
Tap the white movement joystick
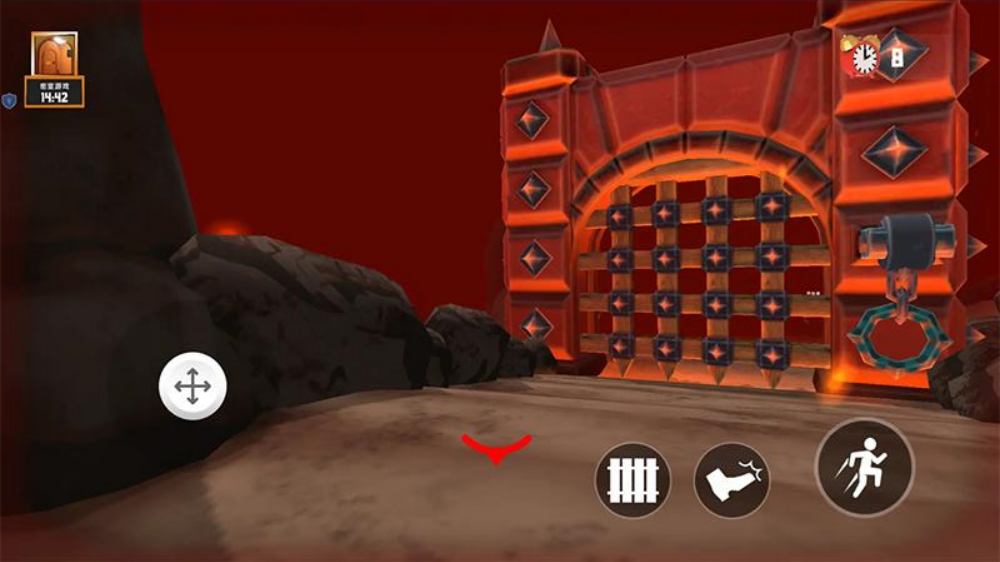pyautogui.click(x=193, y=386)
